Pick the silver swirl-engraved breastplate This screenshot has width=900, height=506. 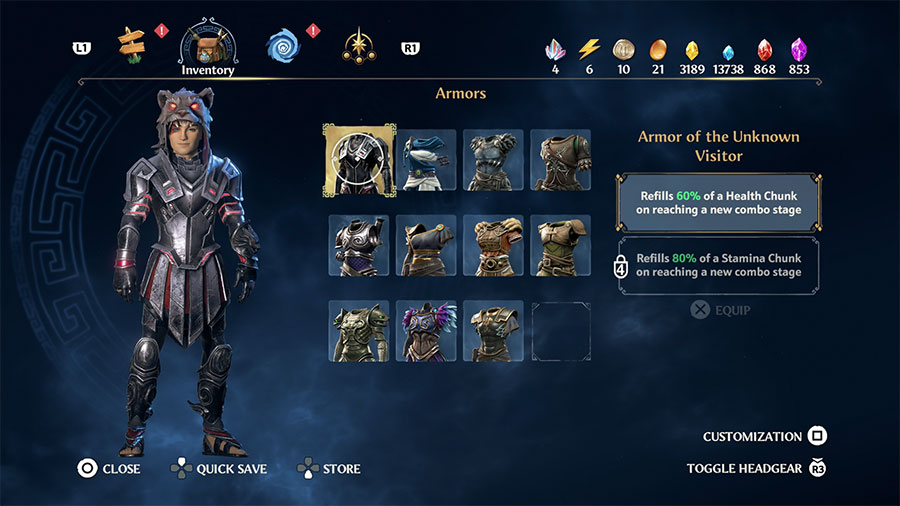(x=359, y=245)
